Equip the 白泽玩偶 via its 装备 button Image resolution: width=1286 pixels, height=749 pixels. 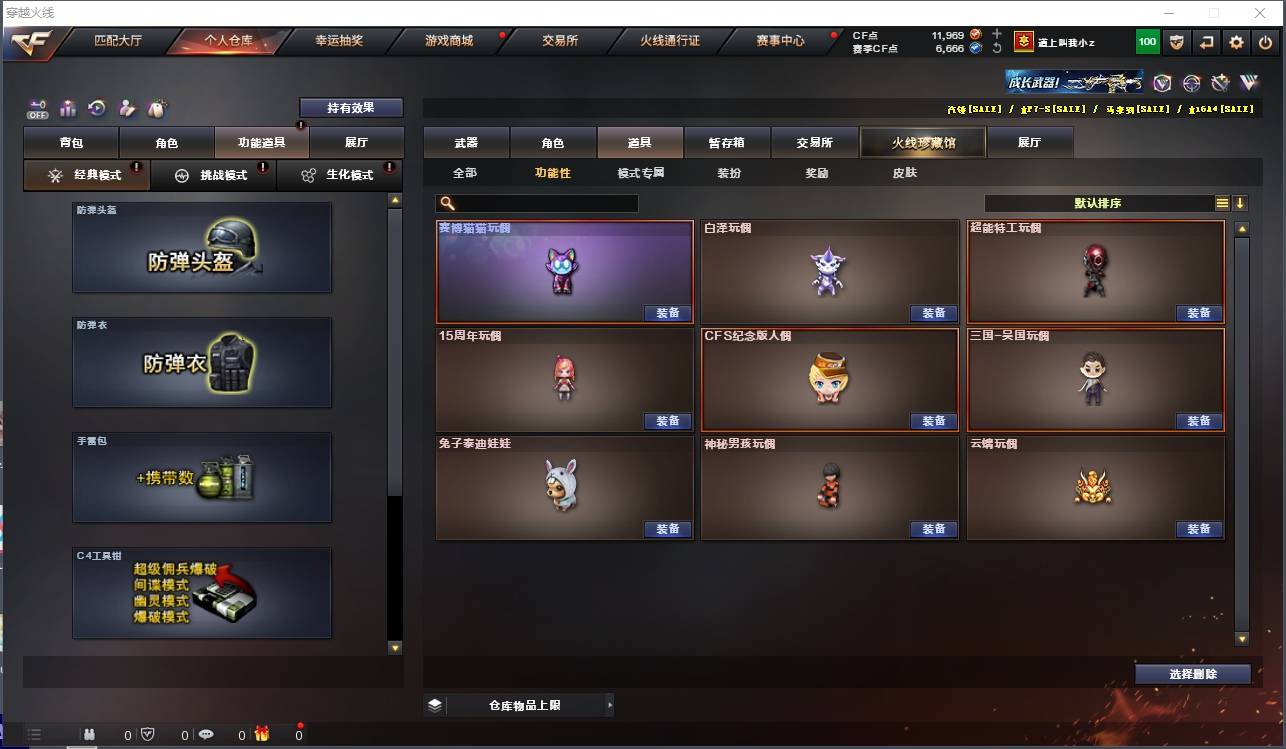pos(933,313)
